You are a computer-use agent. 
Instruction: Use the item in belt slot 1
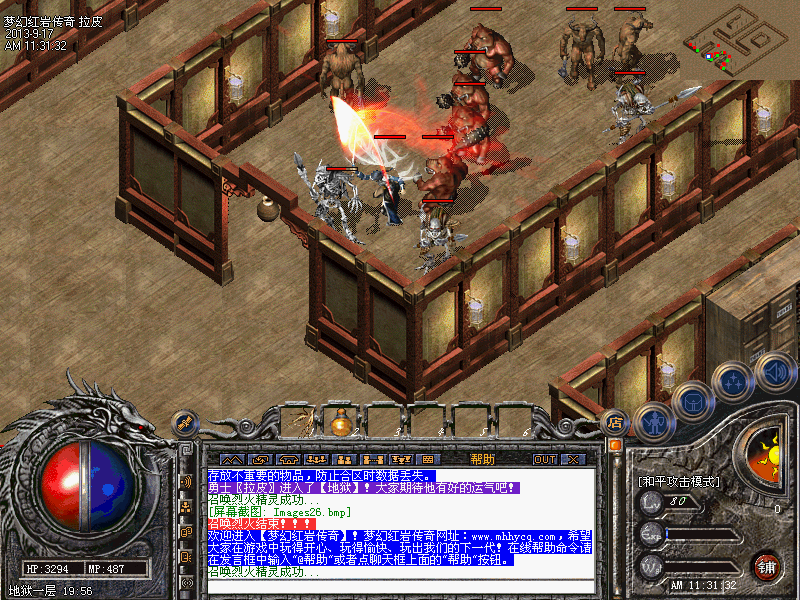297,422
